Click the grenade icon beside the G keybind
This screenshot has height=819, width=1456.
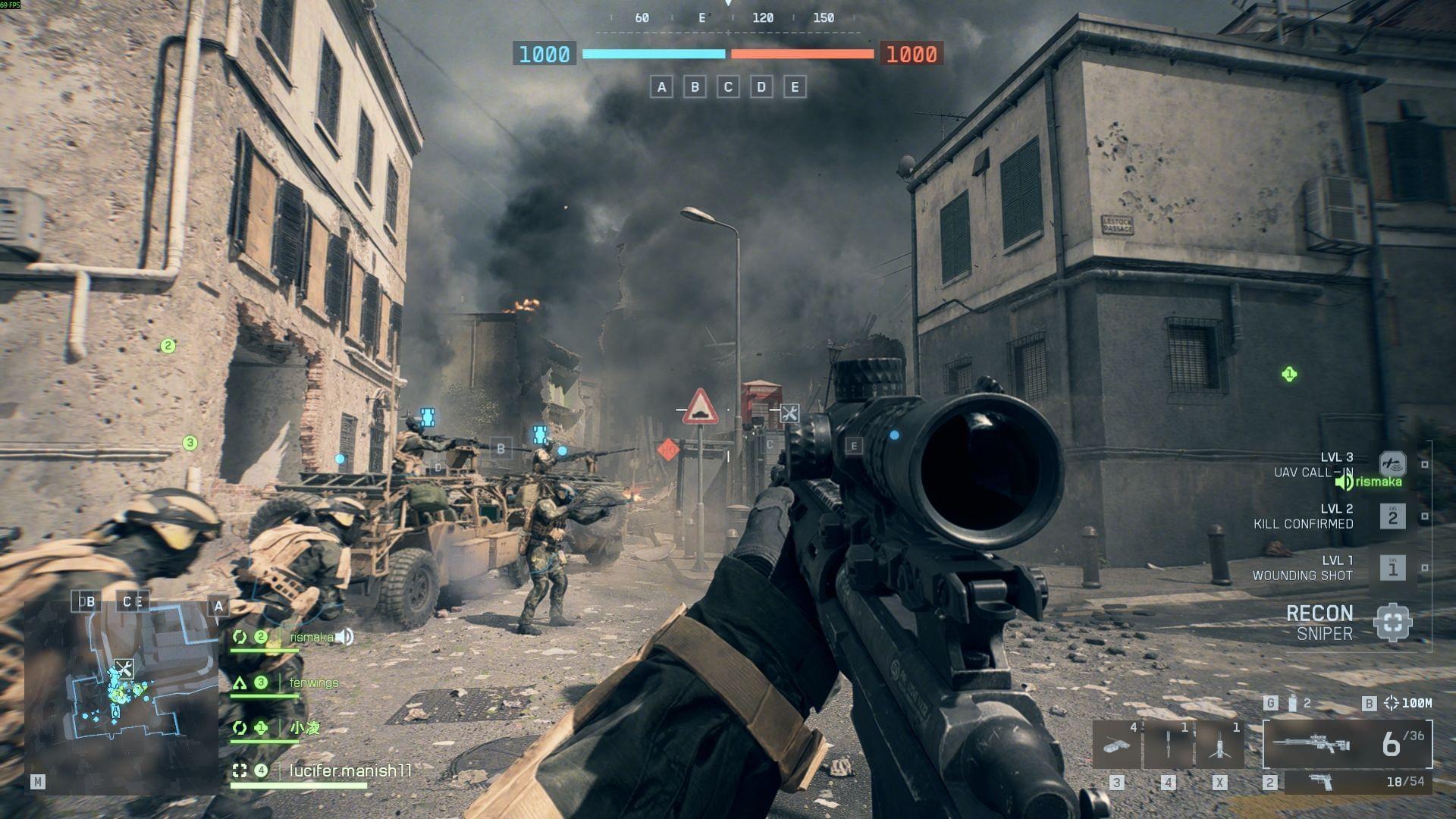click(1291, 703)
